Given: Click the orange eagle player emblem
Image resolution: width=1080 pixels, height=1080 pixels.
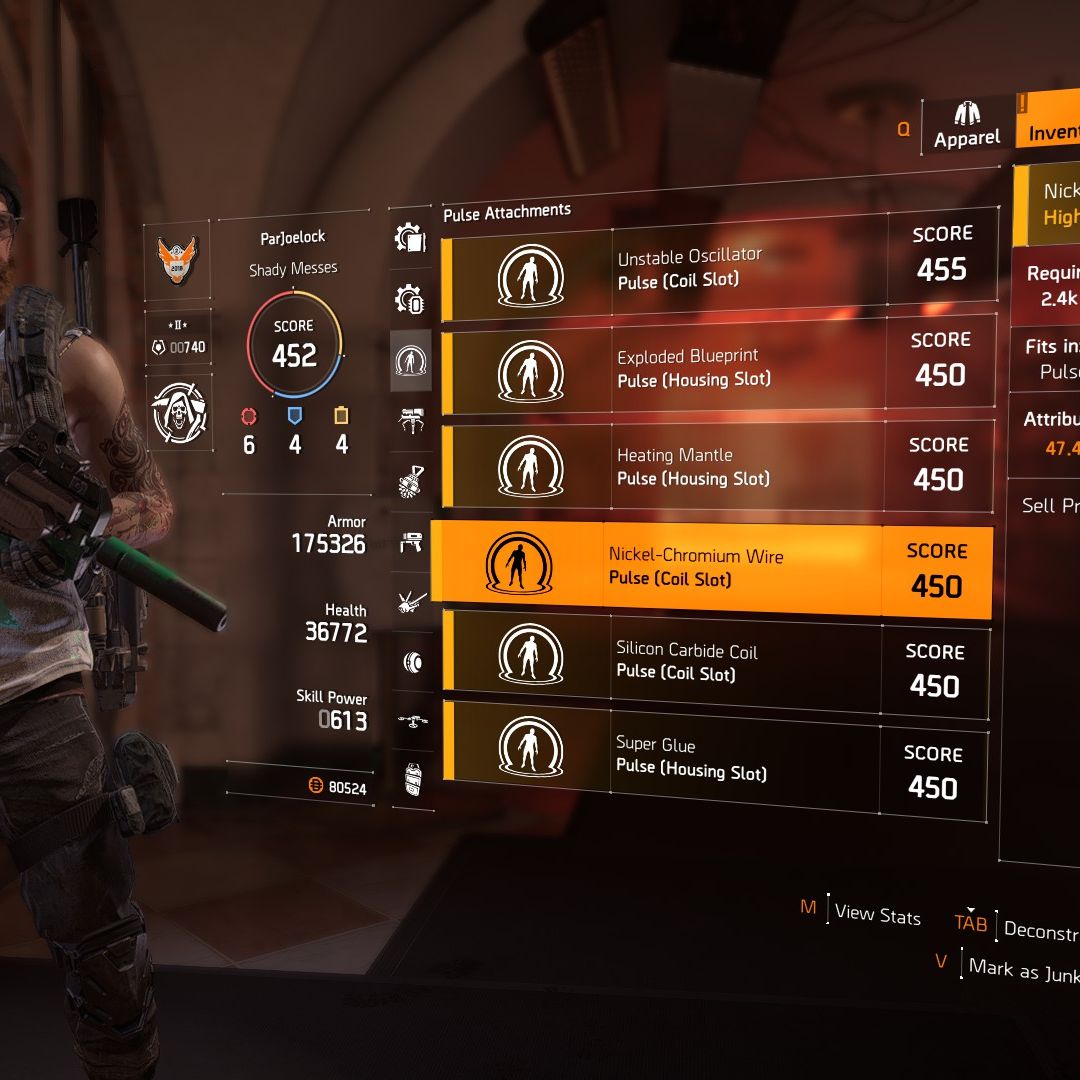Looking at the screenshot, I should click(x=178, y=258).
